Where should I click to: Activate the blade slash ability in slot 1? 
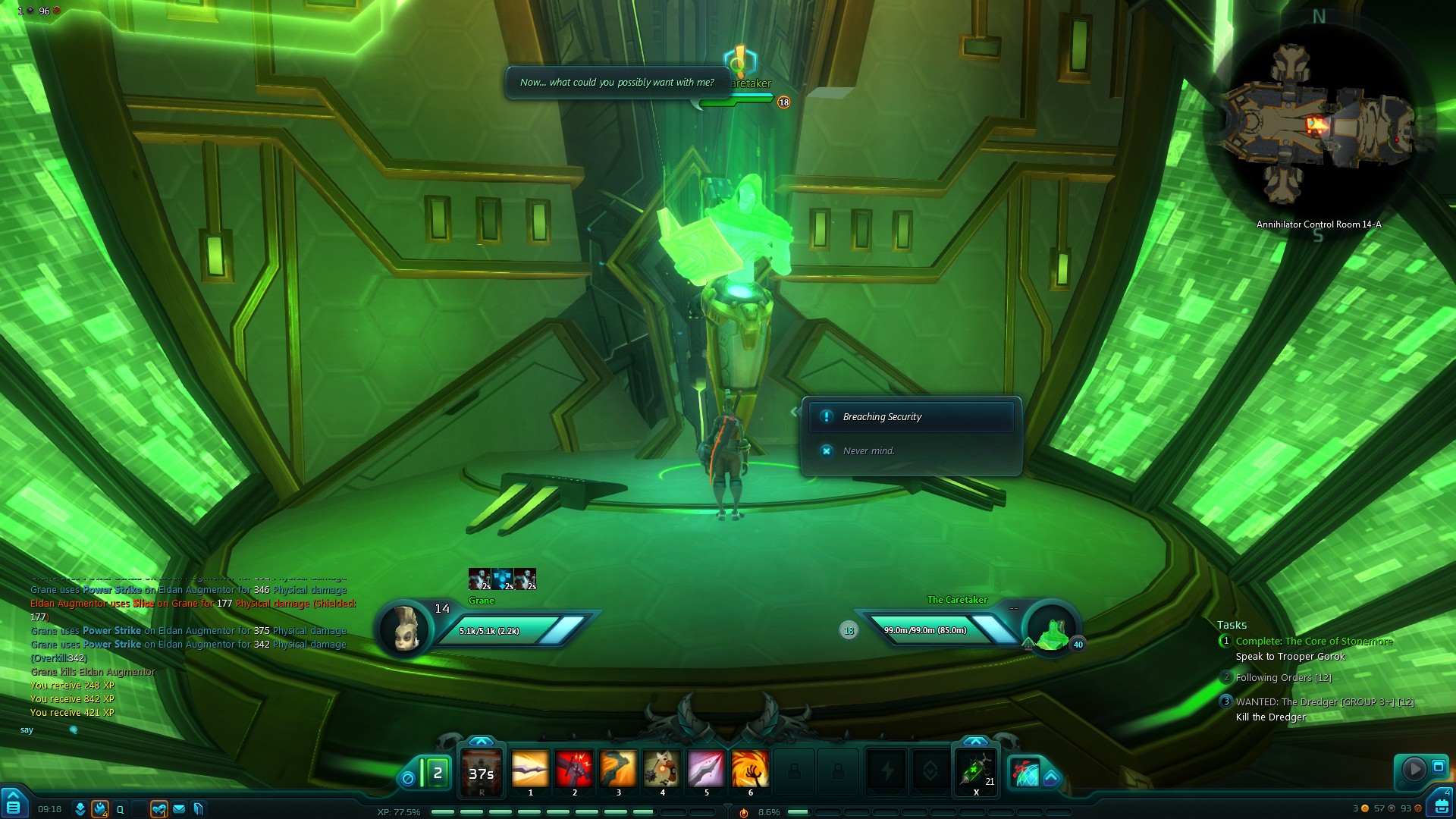pos(530,770)
